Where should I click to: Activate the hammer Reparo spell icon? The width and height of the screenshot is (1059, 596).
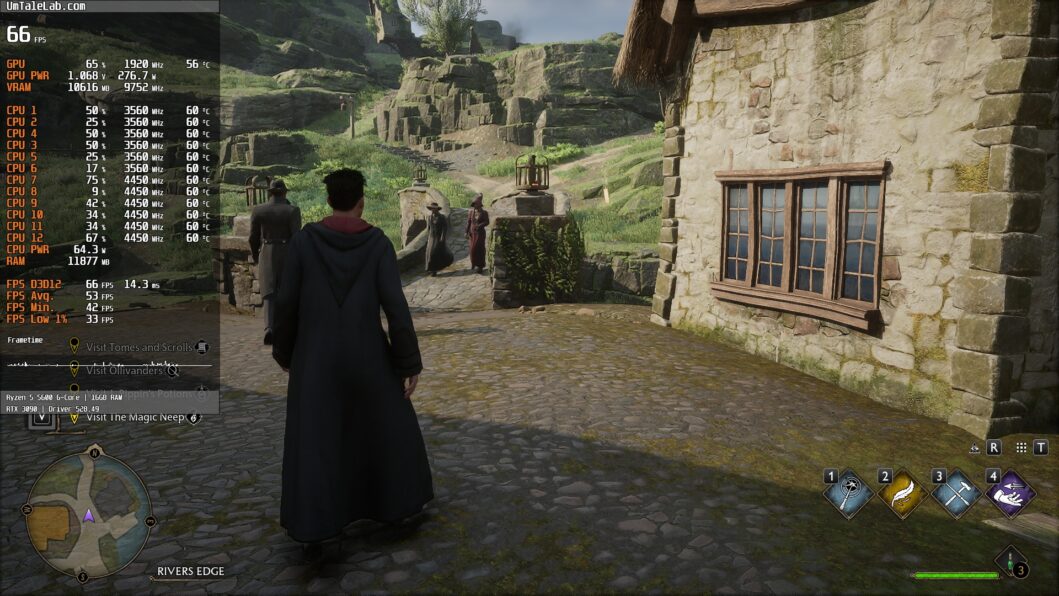click(956, 494)
